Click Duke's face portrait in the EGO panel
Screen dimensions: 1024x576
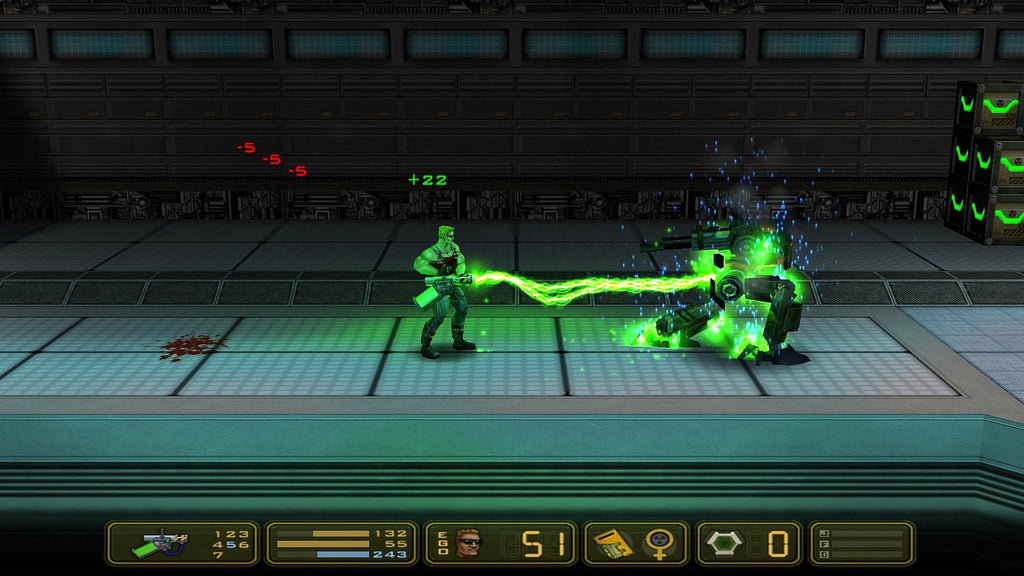(468, 543)
